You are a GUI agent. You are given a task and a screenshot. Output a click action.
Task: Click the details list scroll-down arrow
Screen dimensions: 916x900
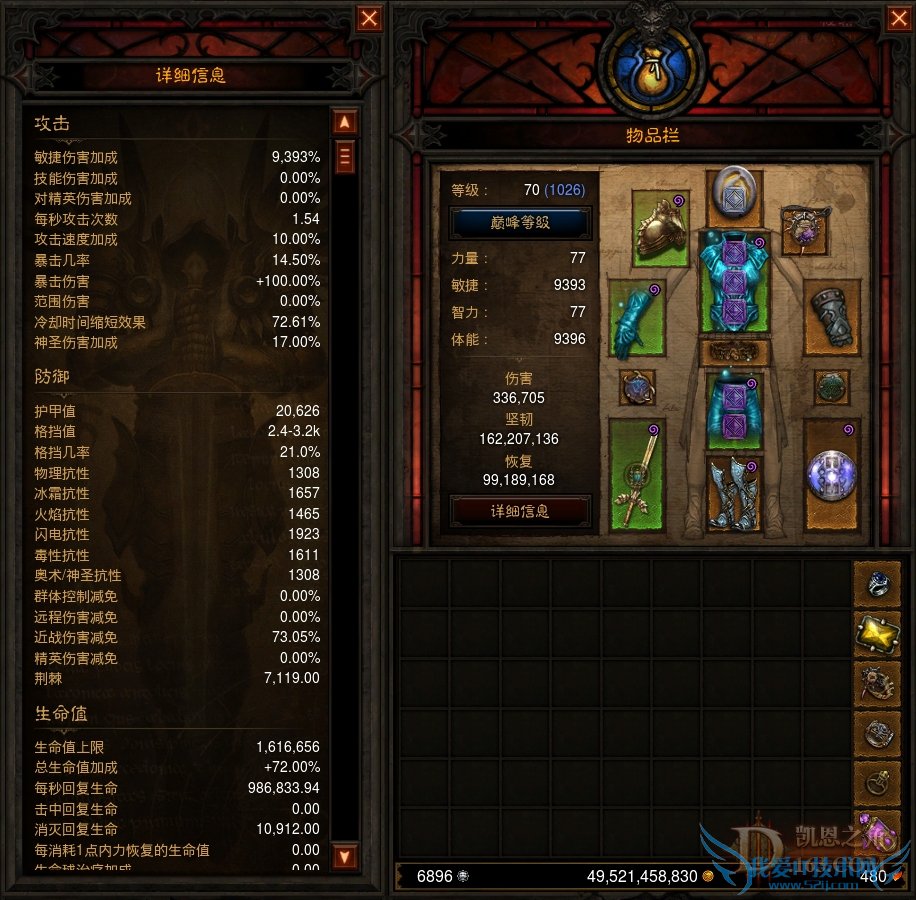click(345, 856)
